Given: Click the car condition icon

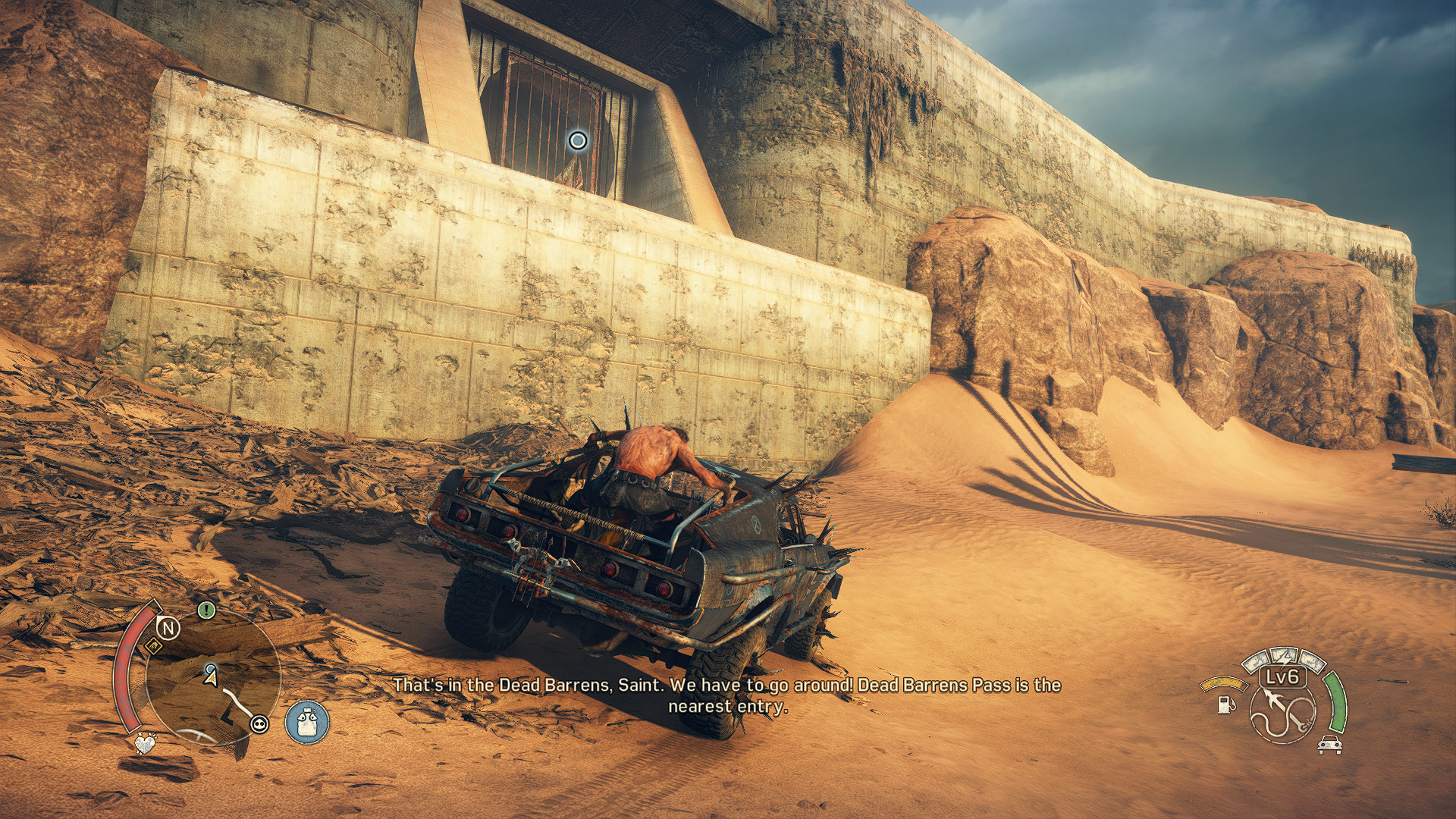Looking at the screenshot, I should point(1329,745).
